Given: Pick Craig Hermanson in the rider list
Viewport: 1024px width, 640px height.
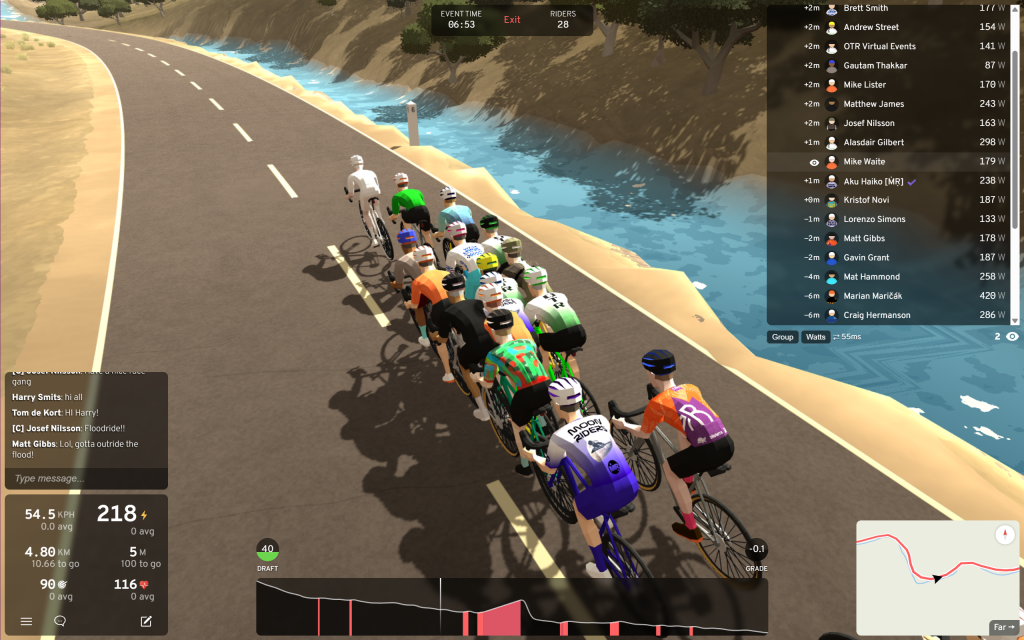Looking at the screenshot, I should coord(876,315).
